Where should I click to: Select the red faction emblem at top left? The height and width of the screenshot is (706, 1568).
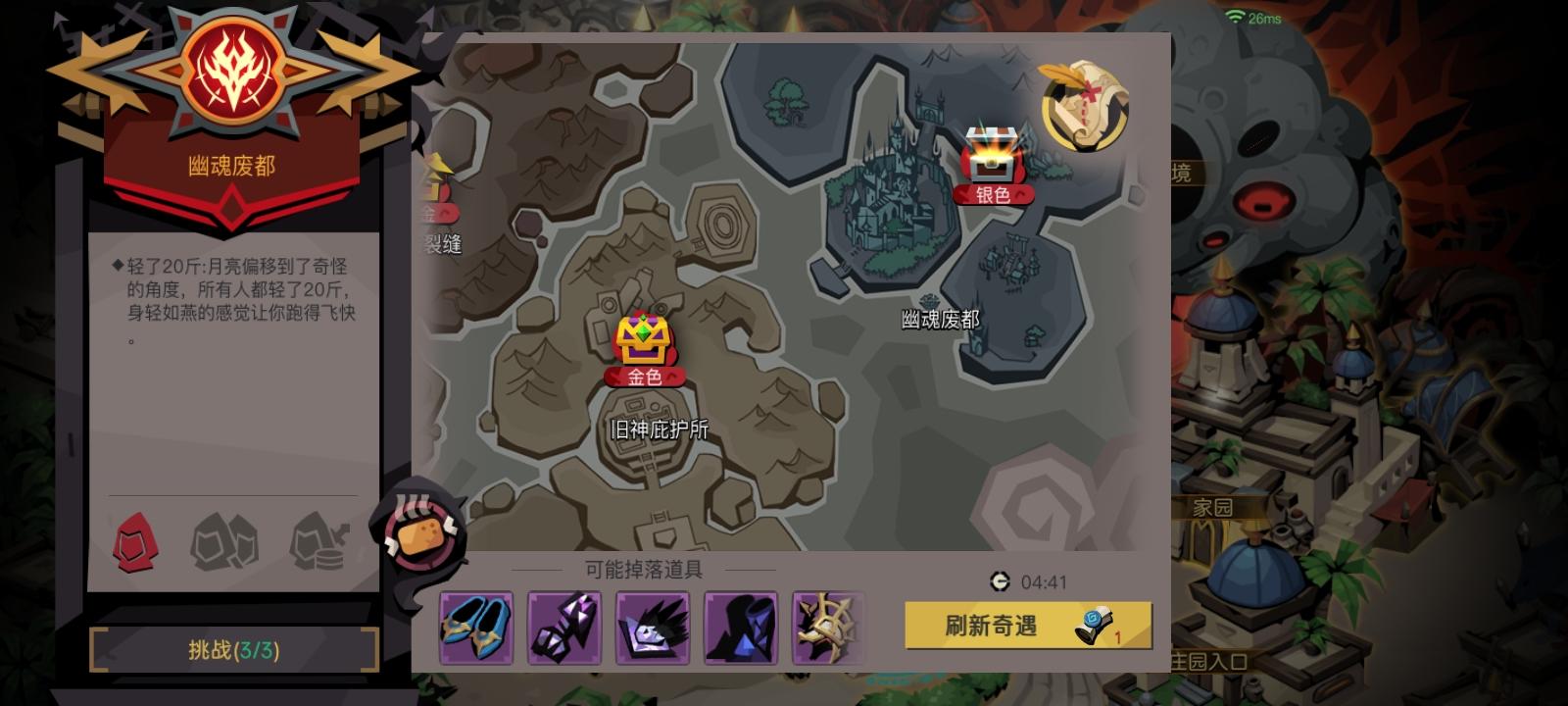pyautogui.click(x=228, y=68)
